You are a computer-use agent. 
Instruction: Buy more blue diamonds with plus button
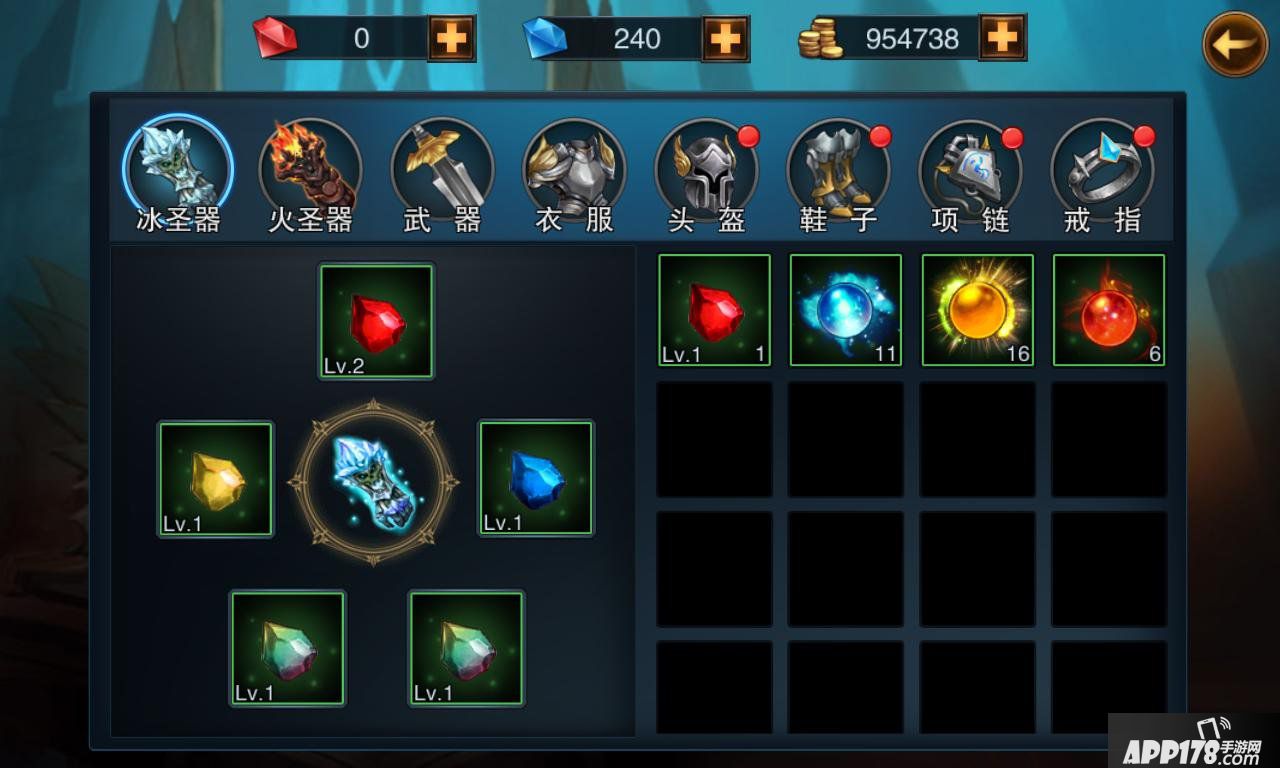click(725, 39)
